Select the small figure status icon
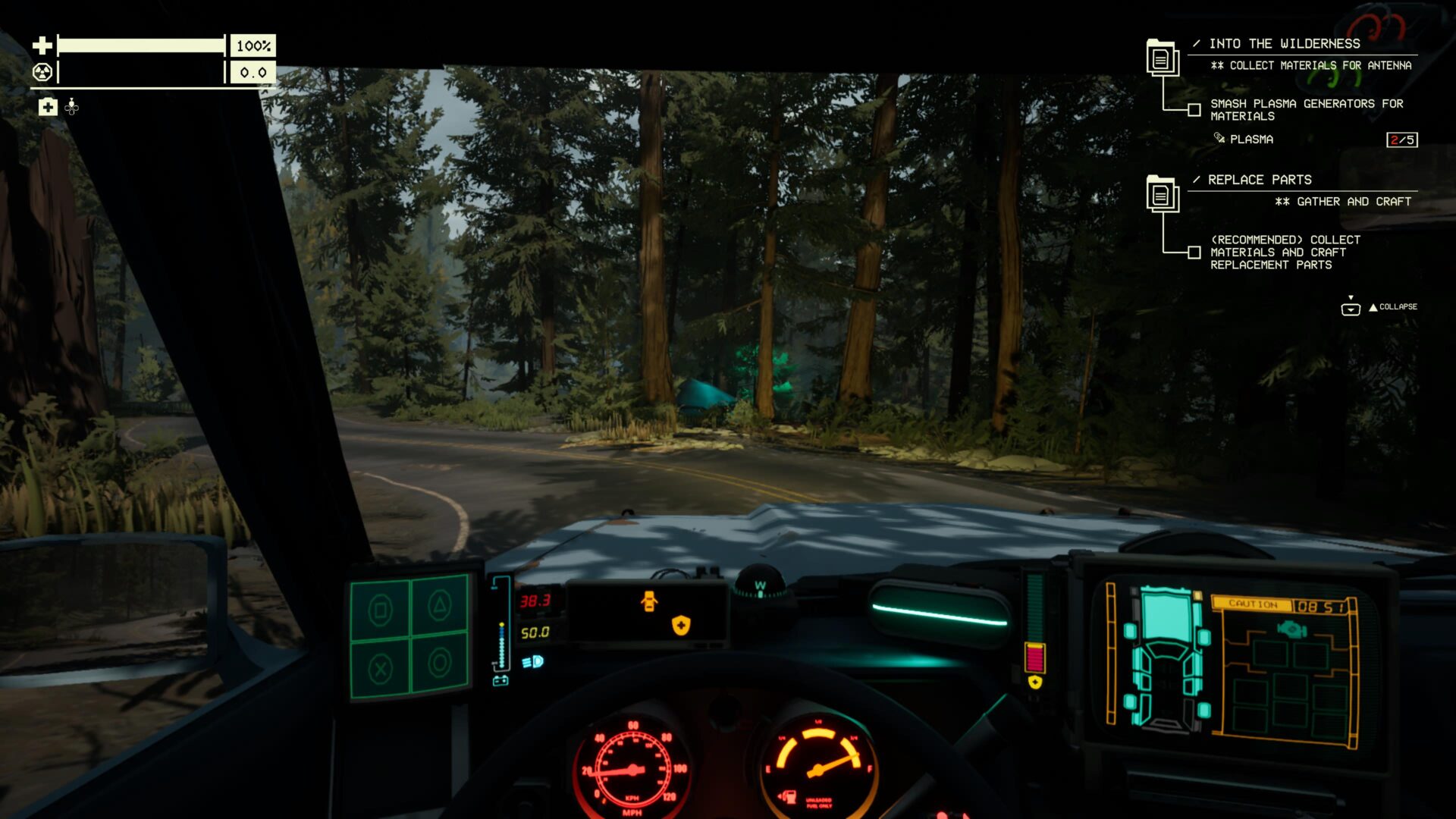Viewport: 1456px width, 819px height. click(72, 107)
